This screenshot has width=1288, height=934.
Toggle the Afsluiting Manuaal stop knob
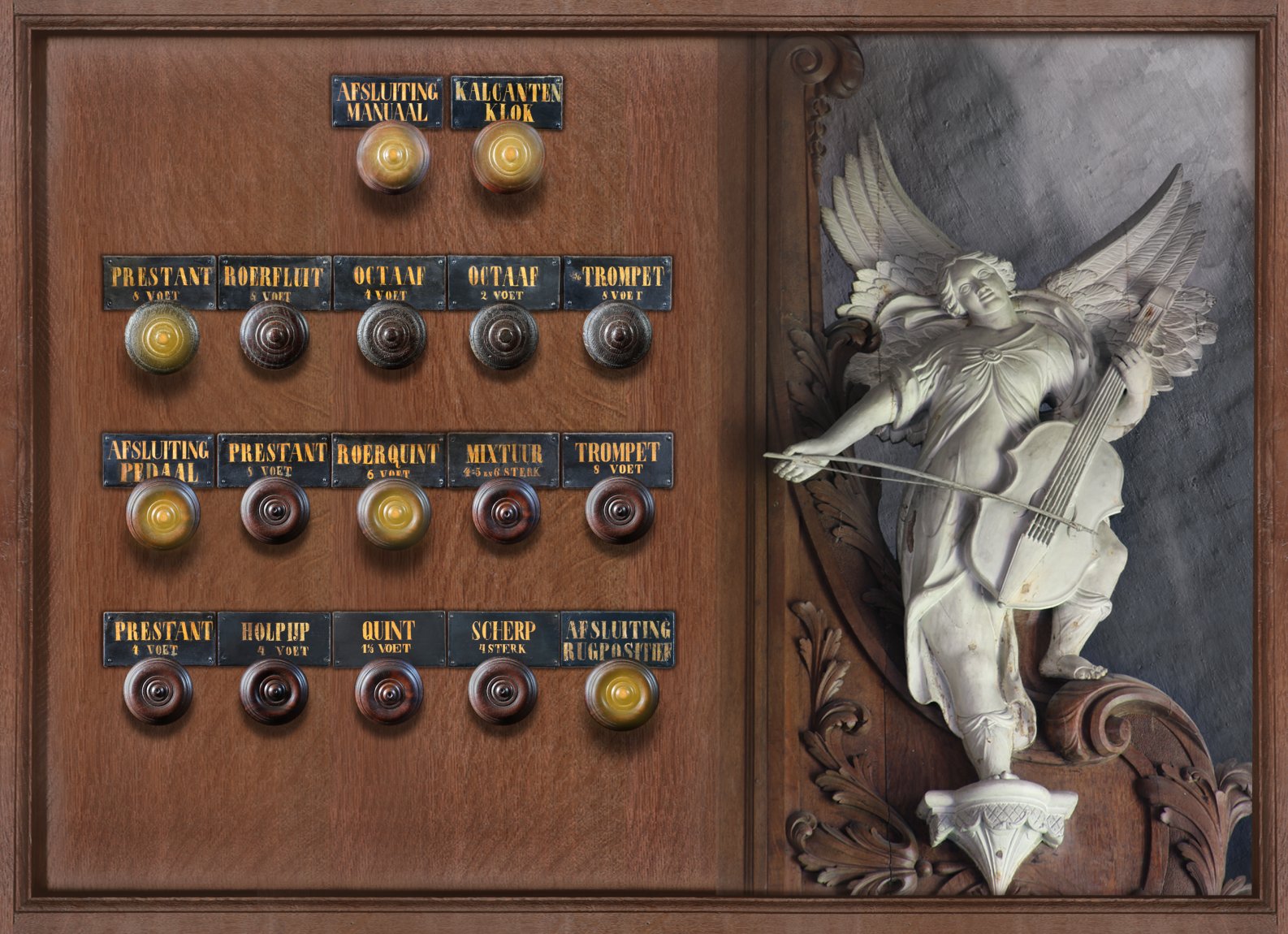(392, 157)
